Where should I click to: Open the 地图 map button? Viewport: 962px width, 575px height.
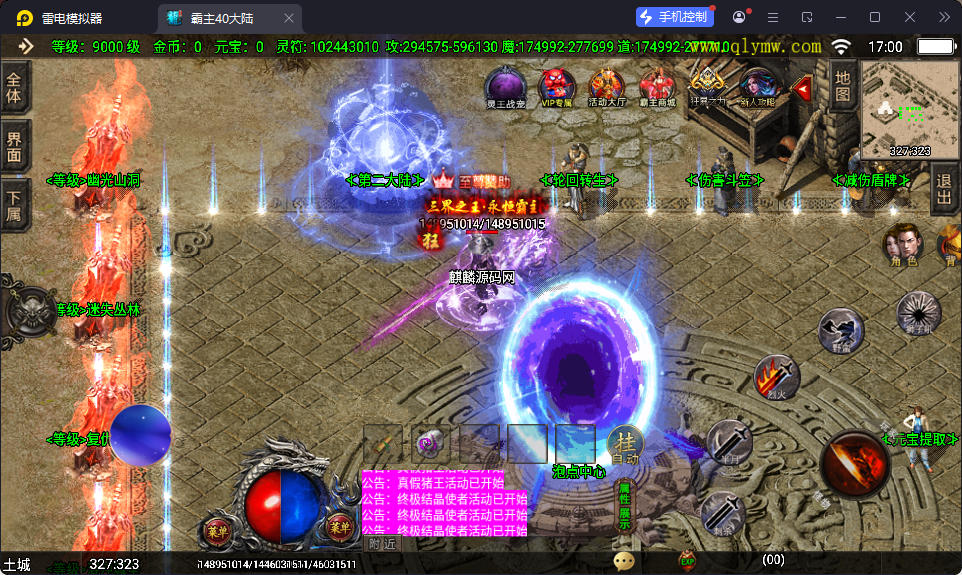pos(843,85)
